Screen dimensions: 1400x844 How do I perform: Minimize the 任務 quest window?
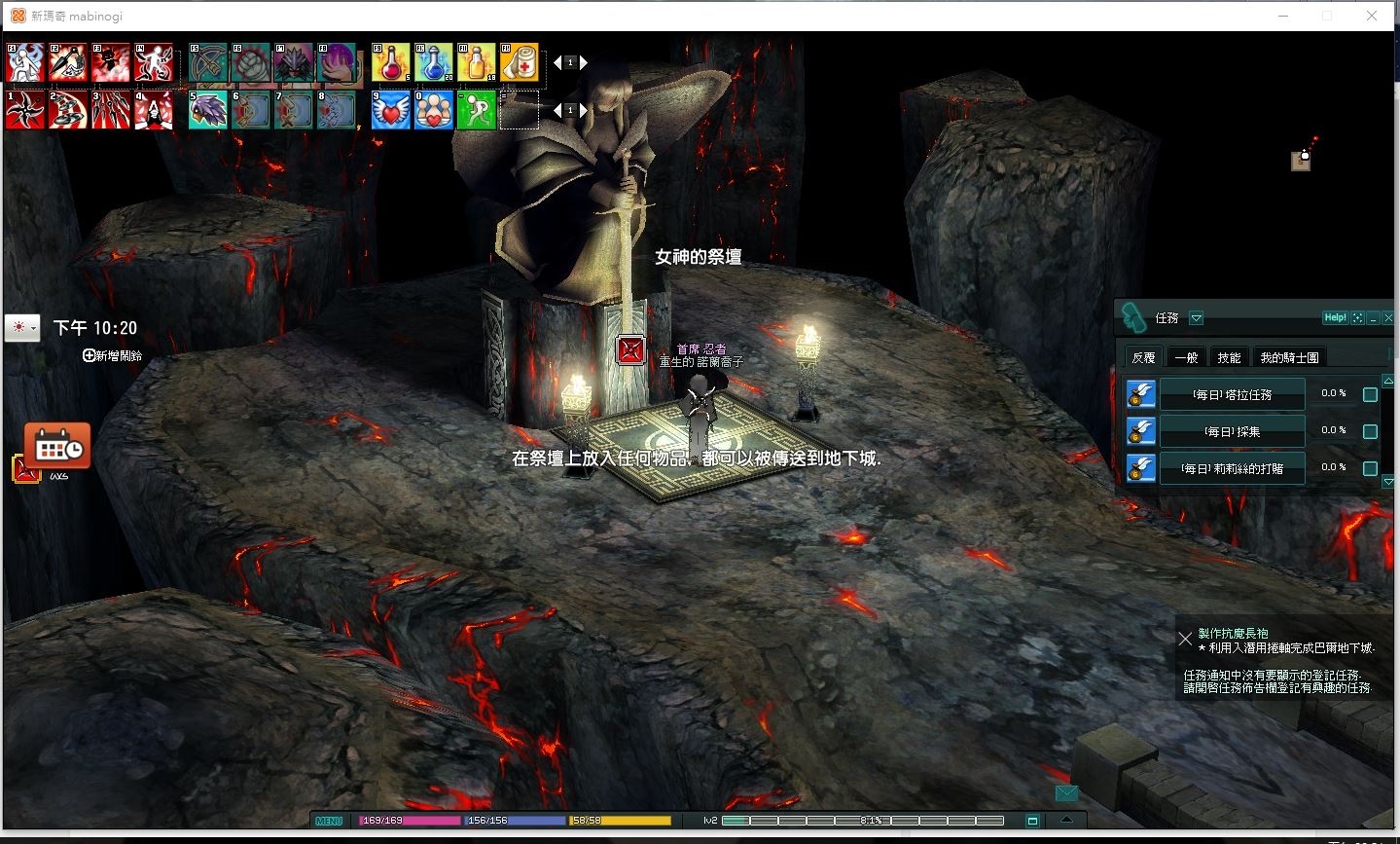(1373, 318)
